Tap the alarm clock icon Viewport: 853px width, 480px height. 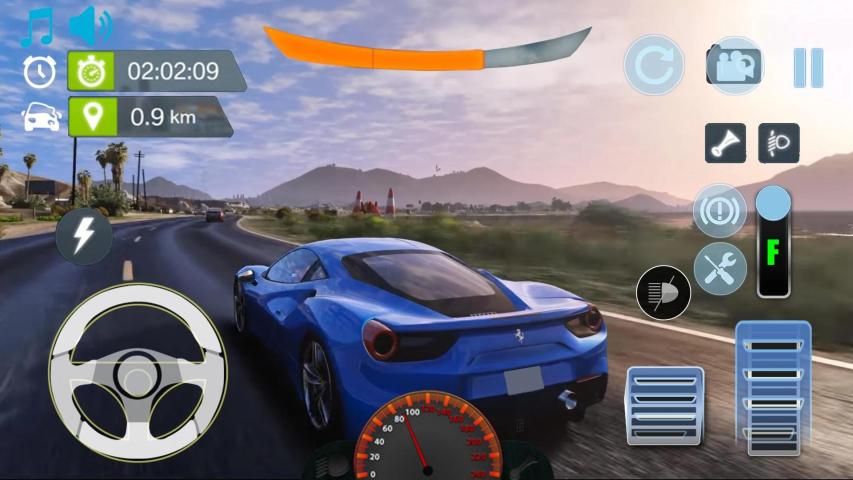[39, 71]
